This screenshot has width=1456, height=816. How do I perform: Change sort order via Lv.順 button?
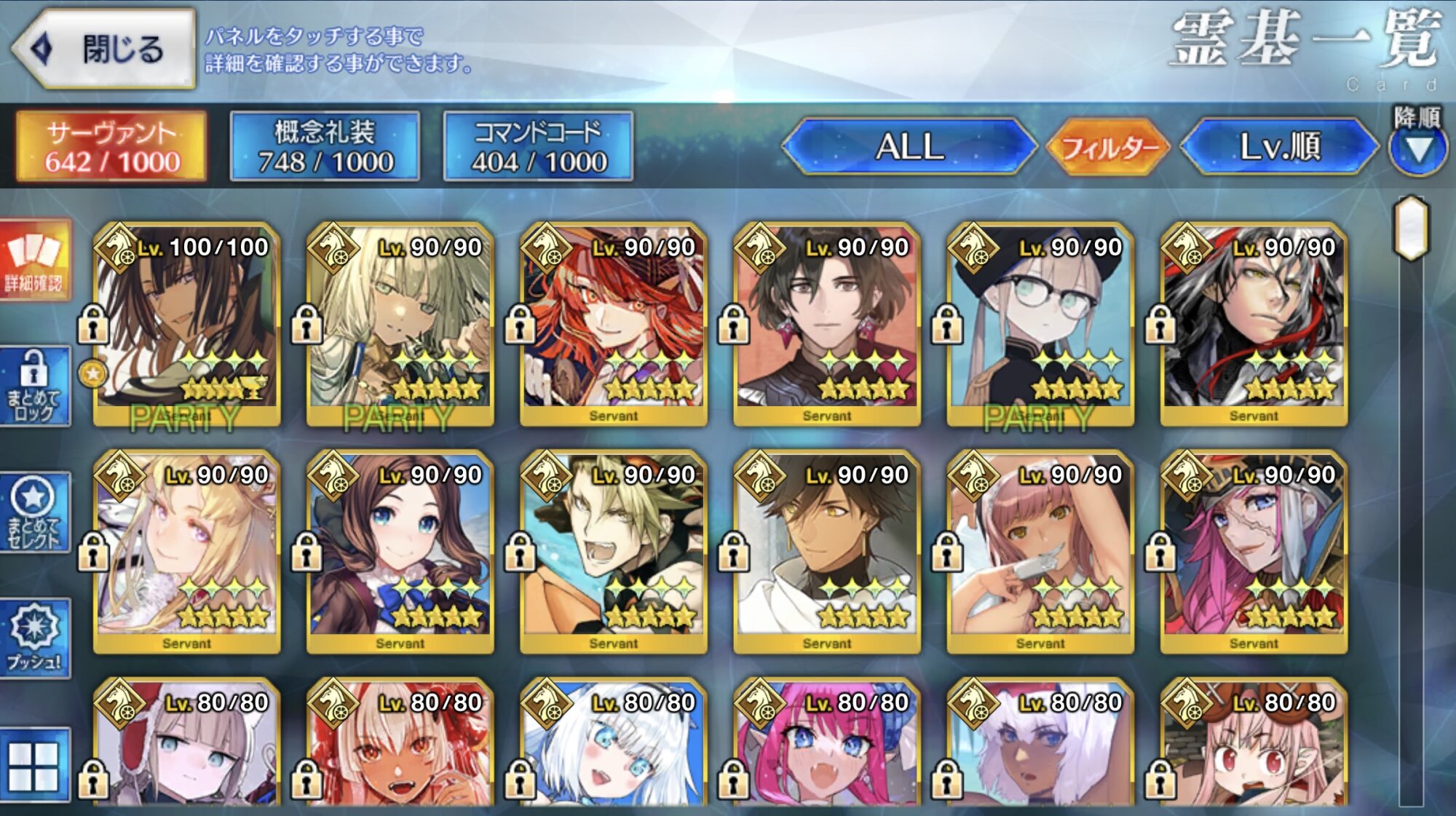tap(1279, 147)
